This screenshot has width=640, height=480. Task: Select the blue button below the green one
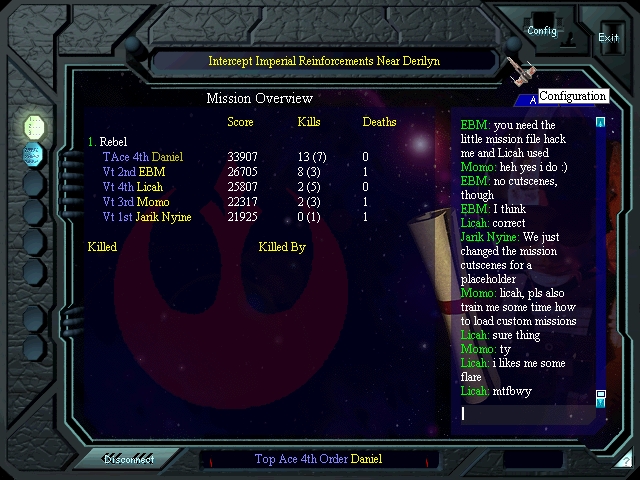[34, 155]
